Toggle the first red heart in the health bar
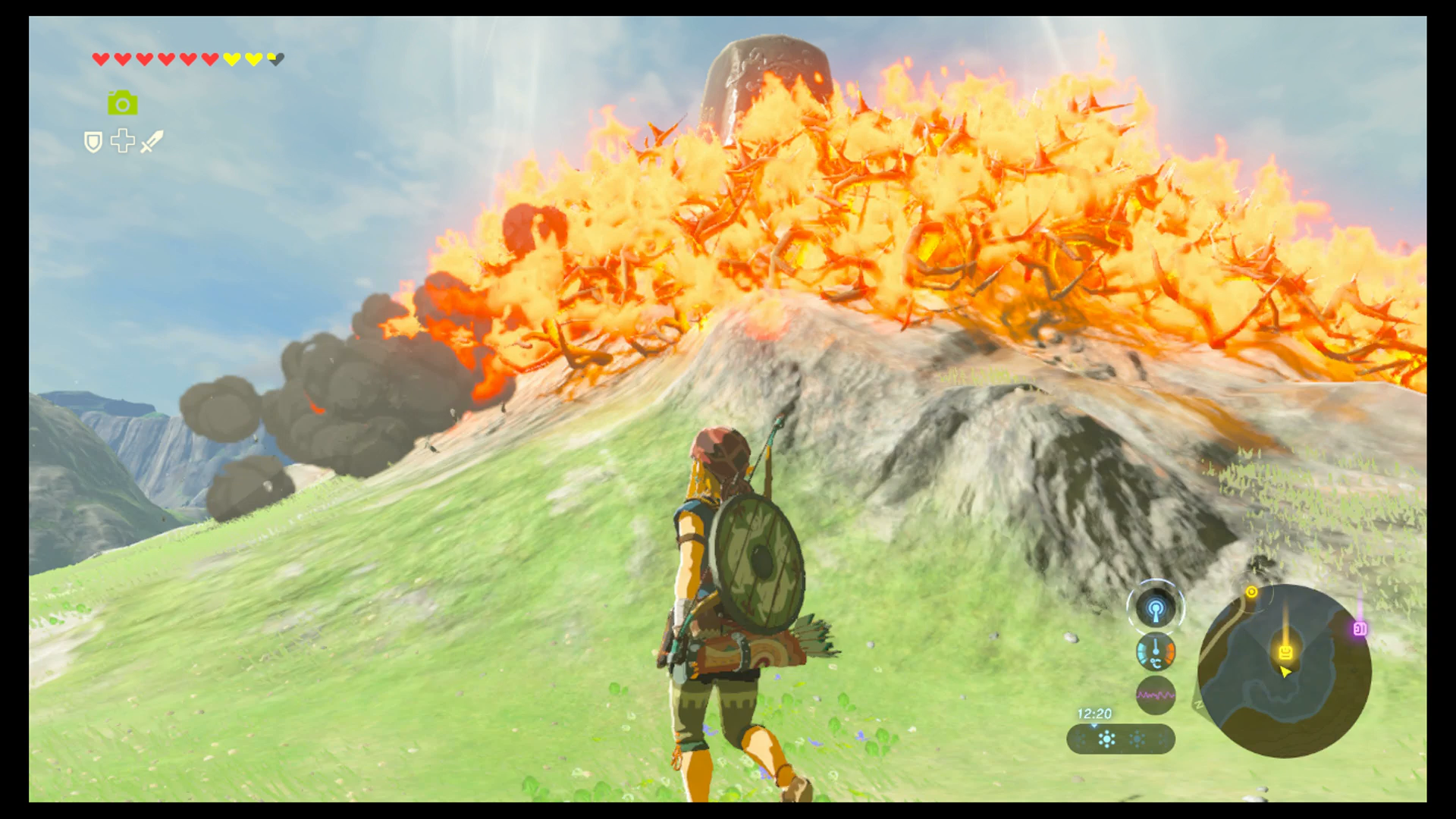This screenshot has width=1456, height=819. pyautogui.click(x=101, y=58)
